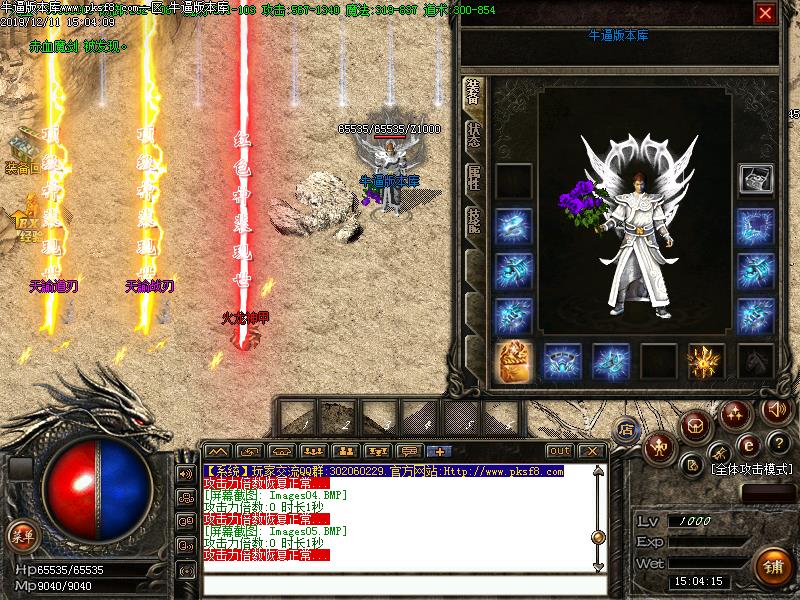This screenshot has width=800, height=600.
Task: Click the chat panel 'out' button
Action: click(560, 451)
